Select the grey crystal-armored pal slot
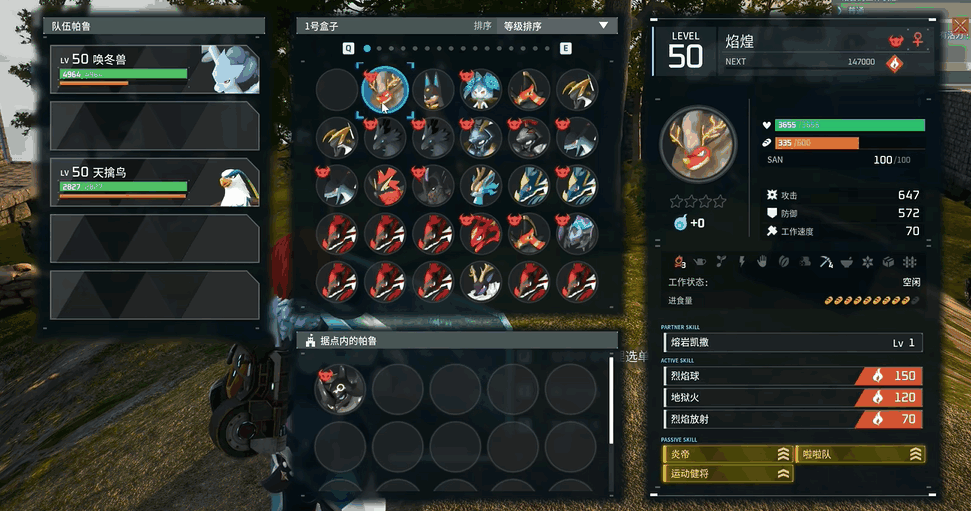 tap(578, 234)
